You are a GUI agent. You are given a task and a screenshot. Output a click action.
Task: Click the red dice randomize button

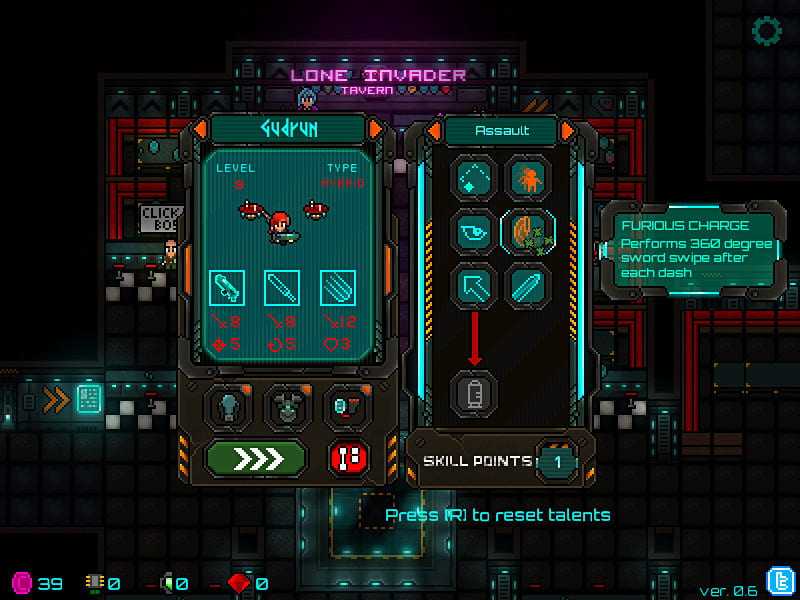pos(349,458)
